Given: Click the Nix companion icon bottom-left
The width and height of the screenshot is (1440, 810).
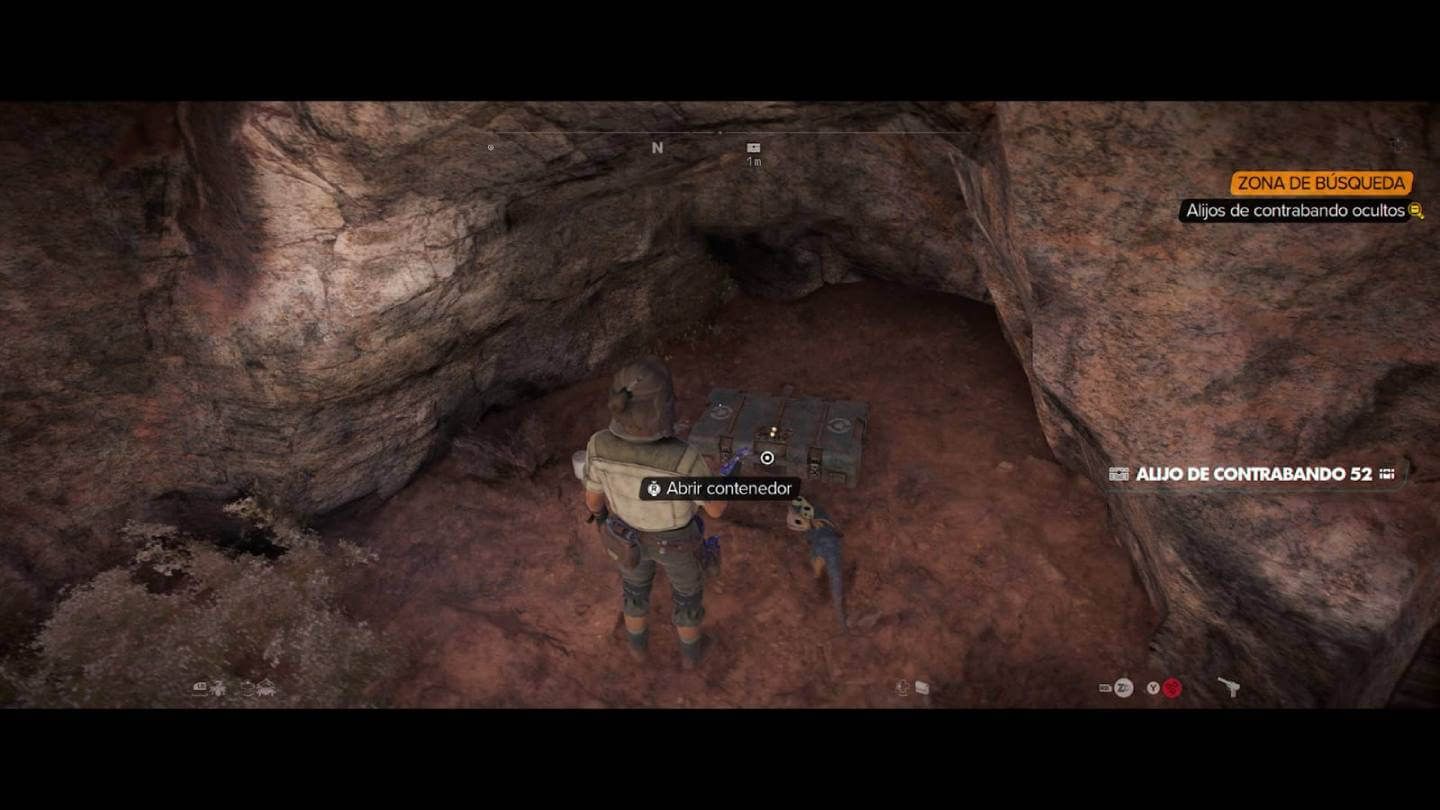Looking at the screenshot, I should pyautogui.click(x=219, y=688).
